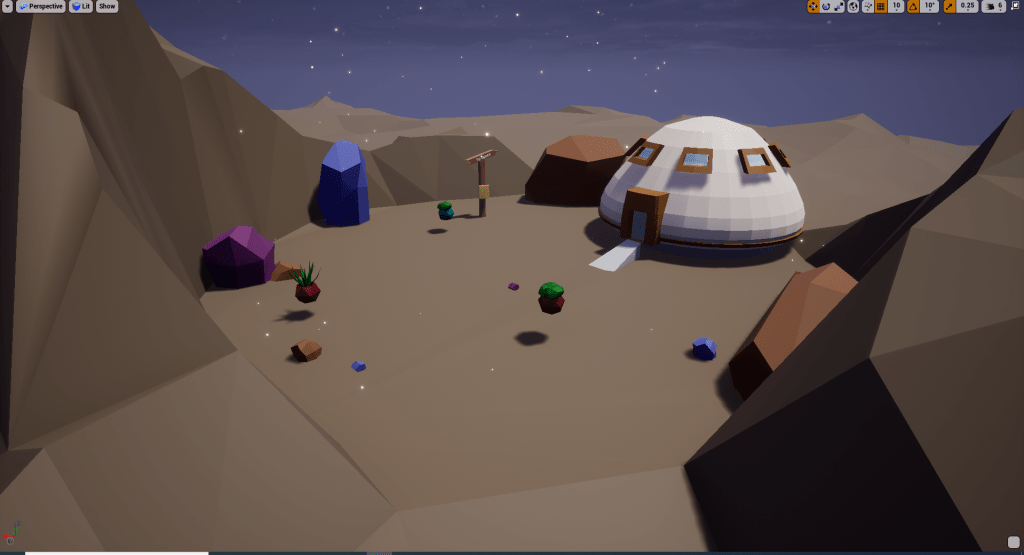
Task: Toggle surface snapping
Action: pos(866,6)
